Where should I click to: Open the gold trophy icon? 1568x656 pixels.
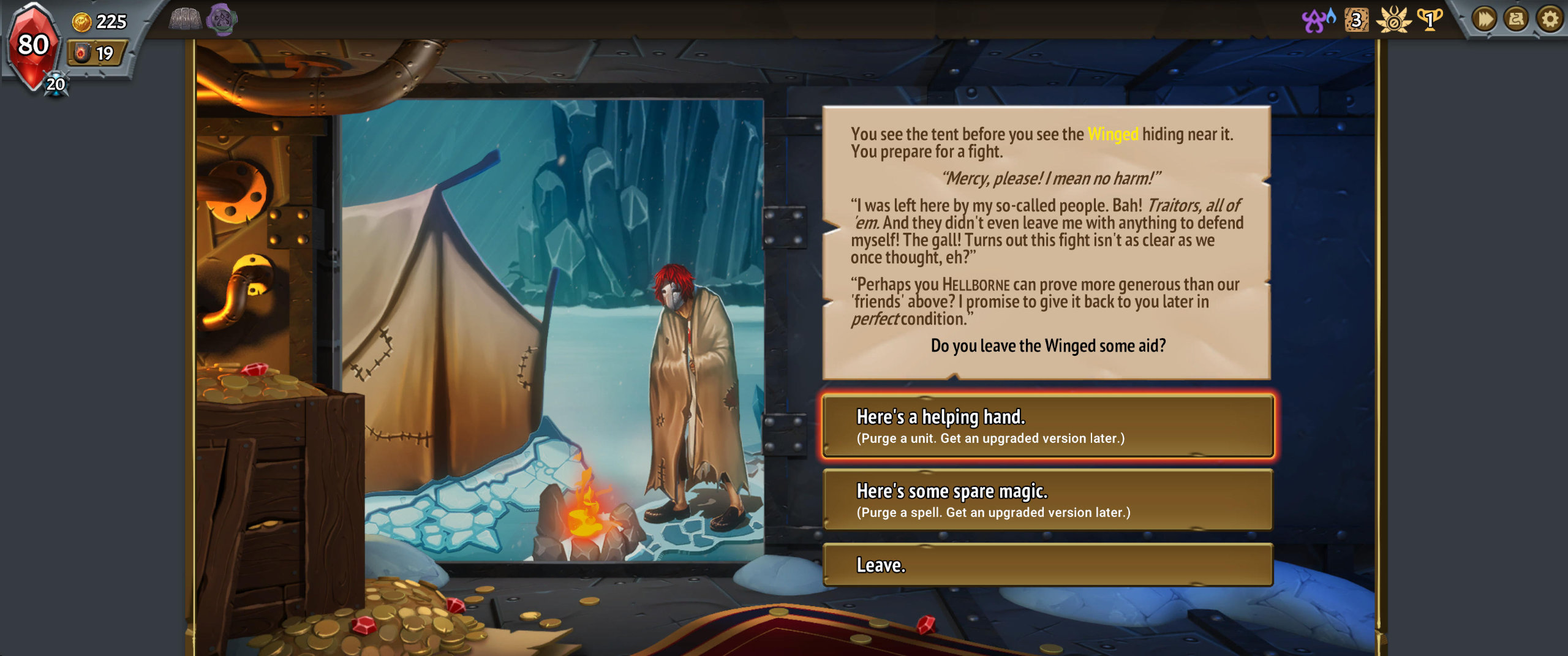pyautogui.click(x=1430, y=20)
